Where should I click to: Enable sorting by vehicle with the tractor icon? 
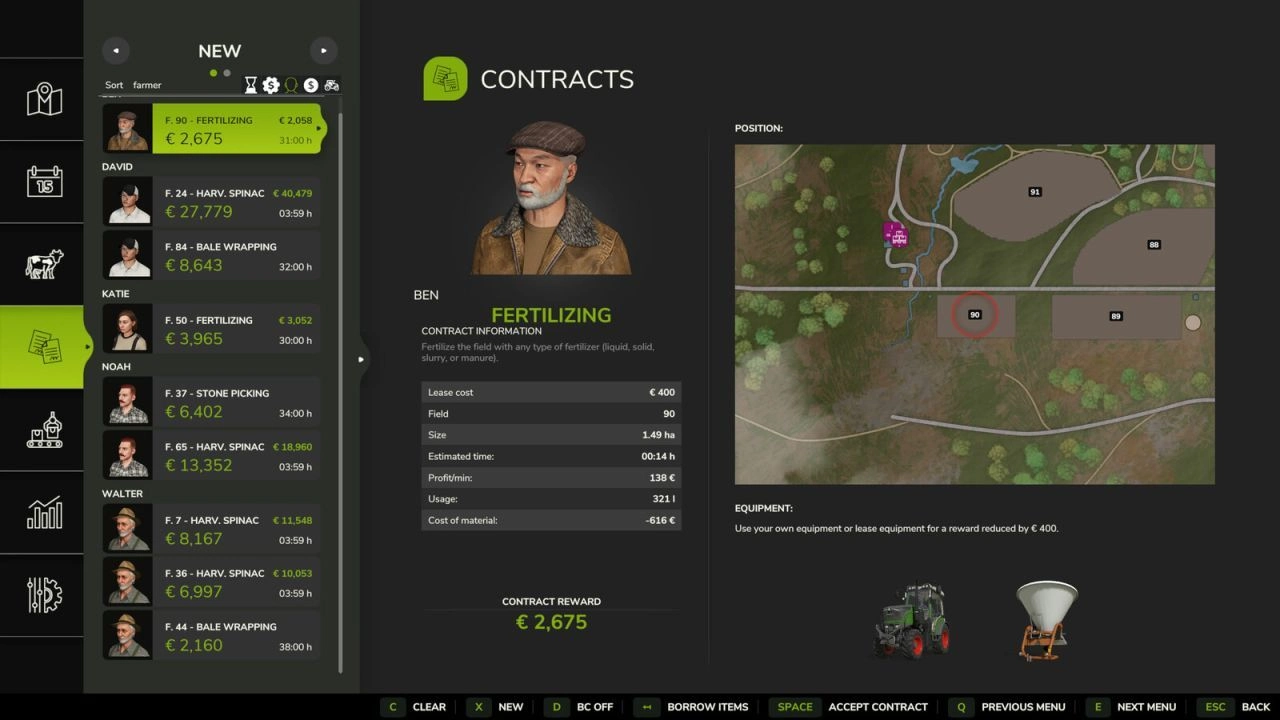coord(332,85)
